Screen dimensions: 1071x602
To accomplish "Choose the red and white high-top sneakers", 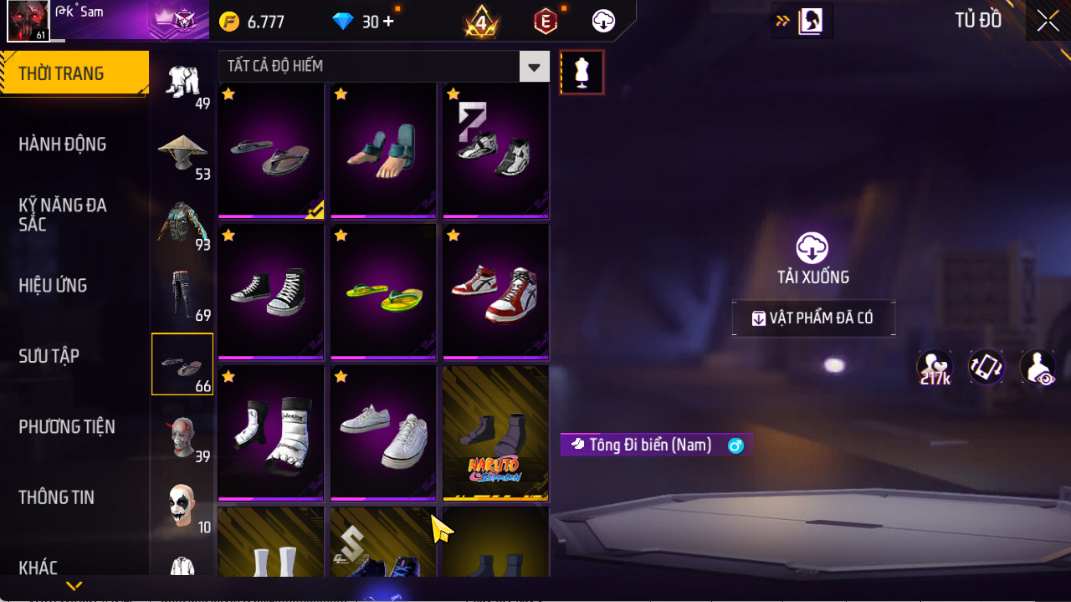I will coord(495,291).
